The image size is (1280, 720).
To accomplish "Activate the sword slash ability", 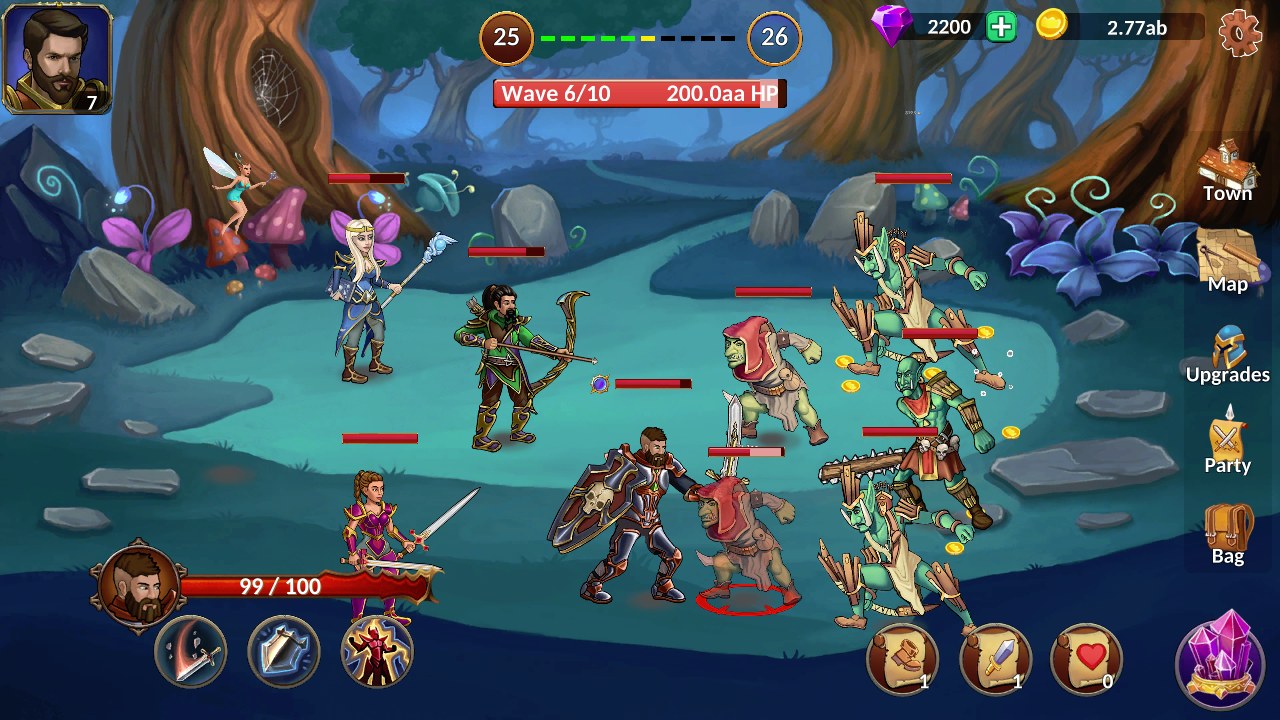I will [x=191, y=652].
